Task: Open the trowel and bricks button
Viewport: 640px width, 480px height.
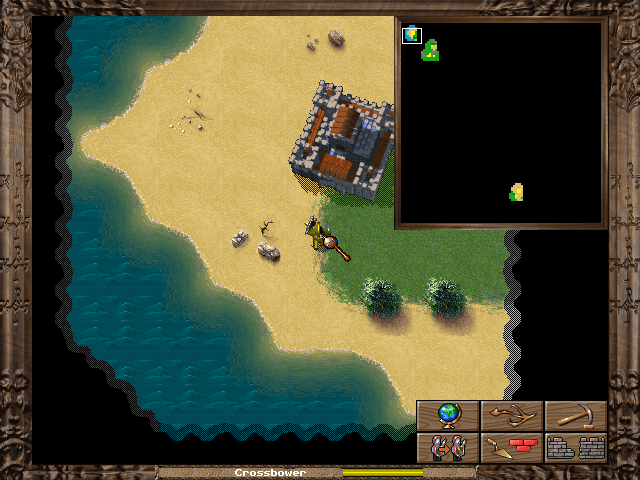Action: (512, 447)
